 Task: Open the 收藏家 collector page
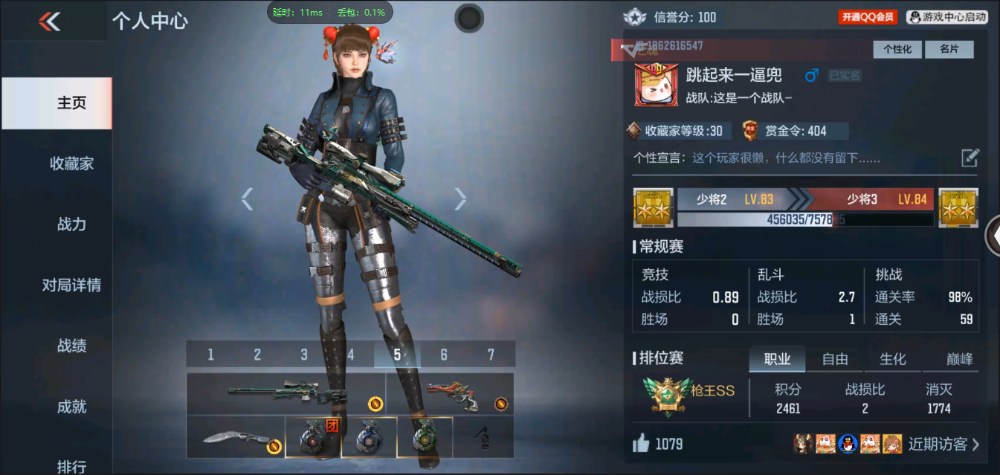71,163
